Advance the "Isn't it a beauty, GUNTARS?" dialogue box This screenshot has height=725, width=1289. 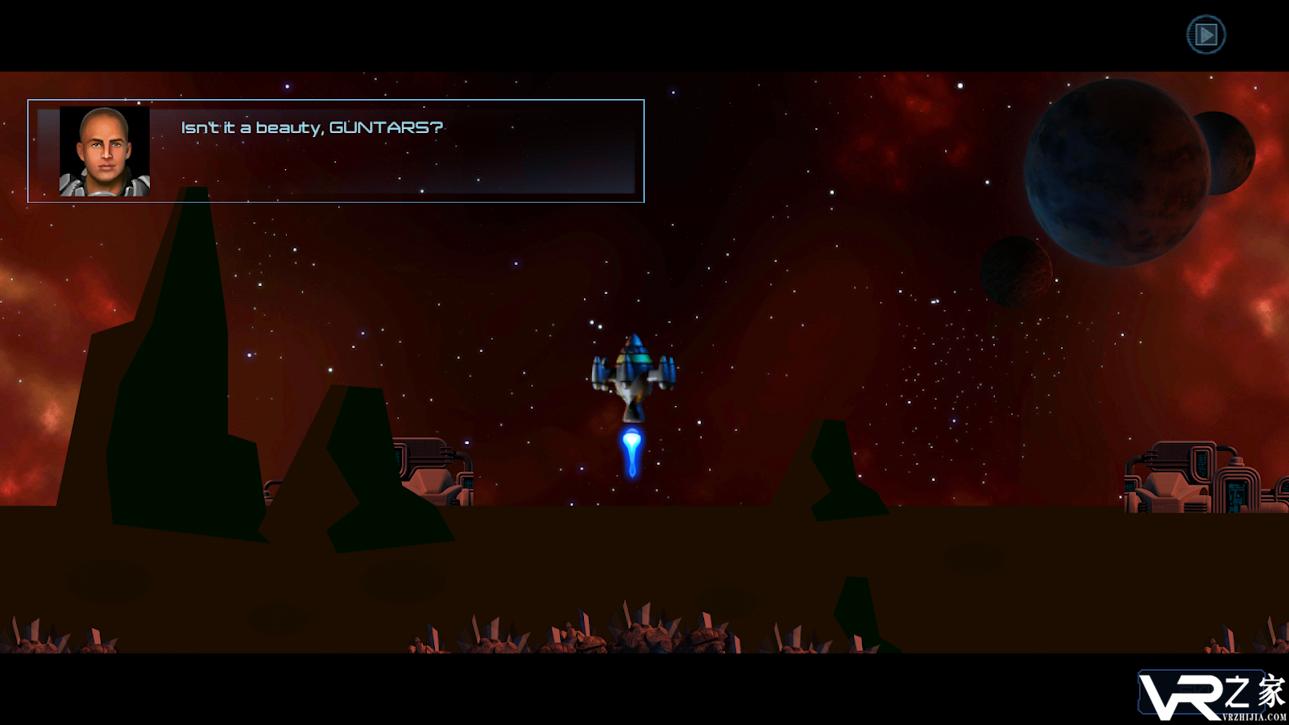coord(336,151)
